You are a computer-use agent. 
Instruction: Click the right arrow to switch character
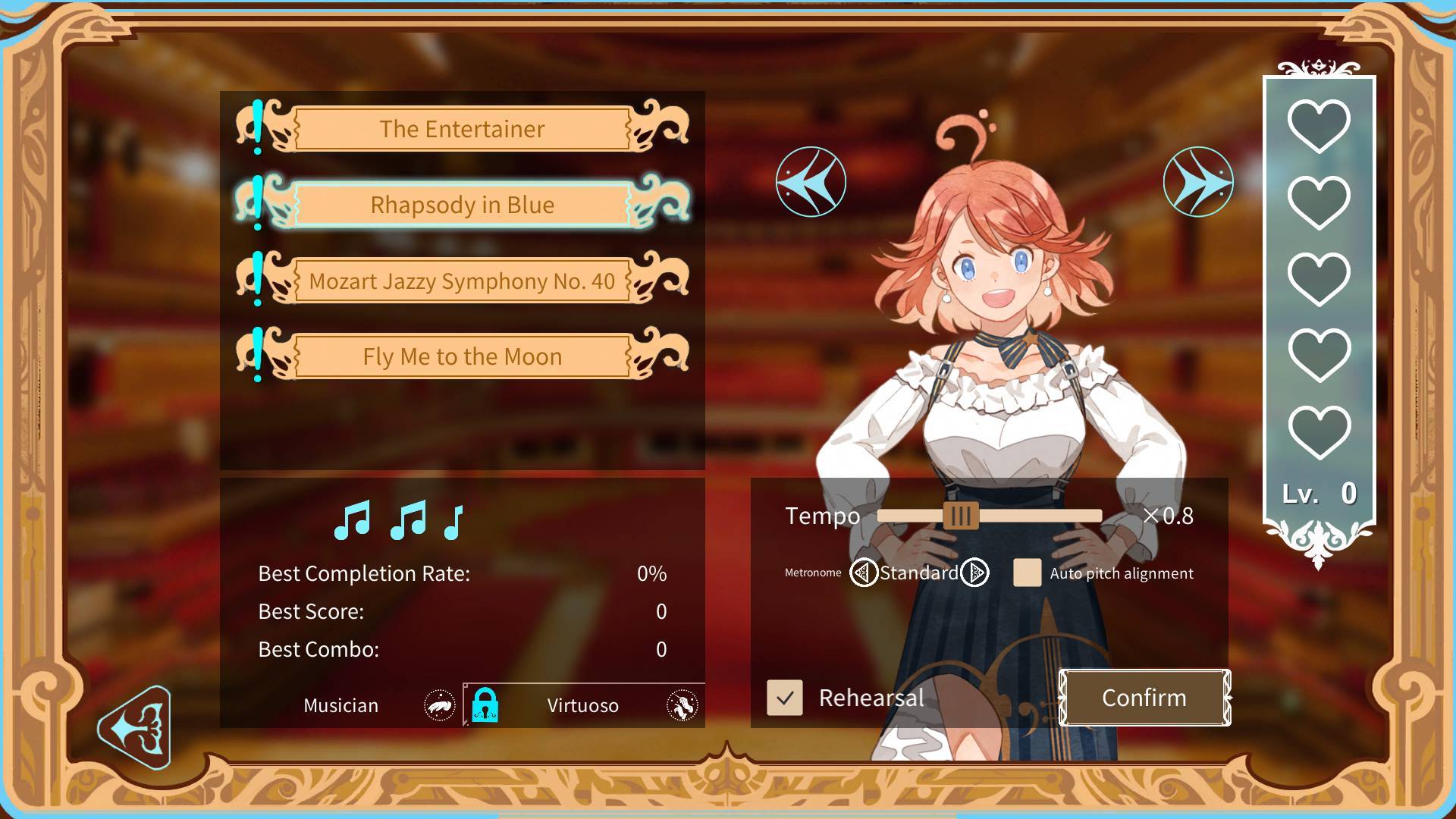tap(1199, 180)
